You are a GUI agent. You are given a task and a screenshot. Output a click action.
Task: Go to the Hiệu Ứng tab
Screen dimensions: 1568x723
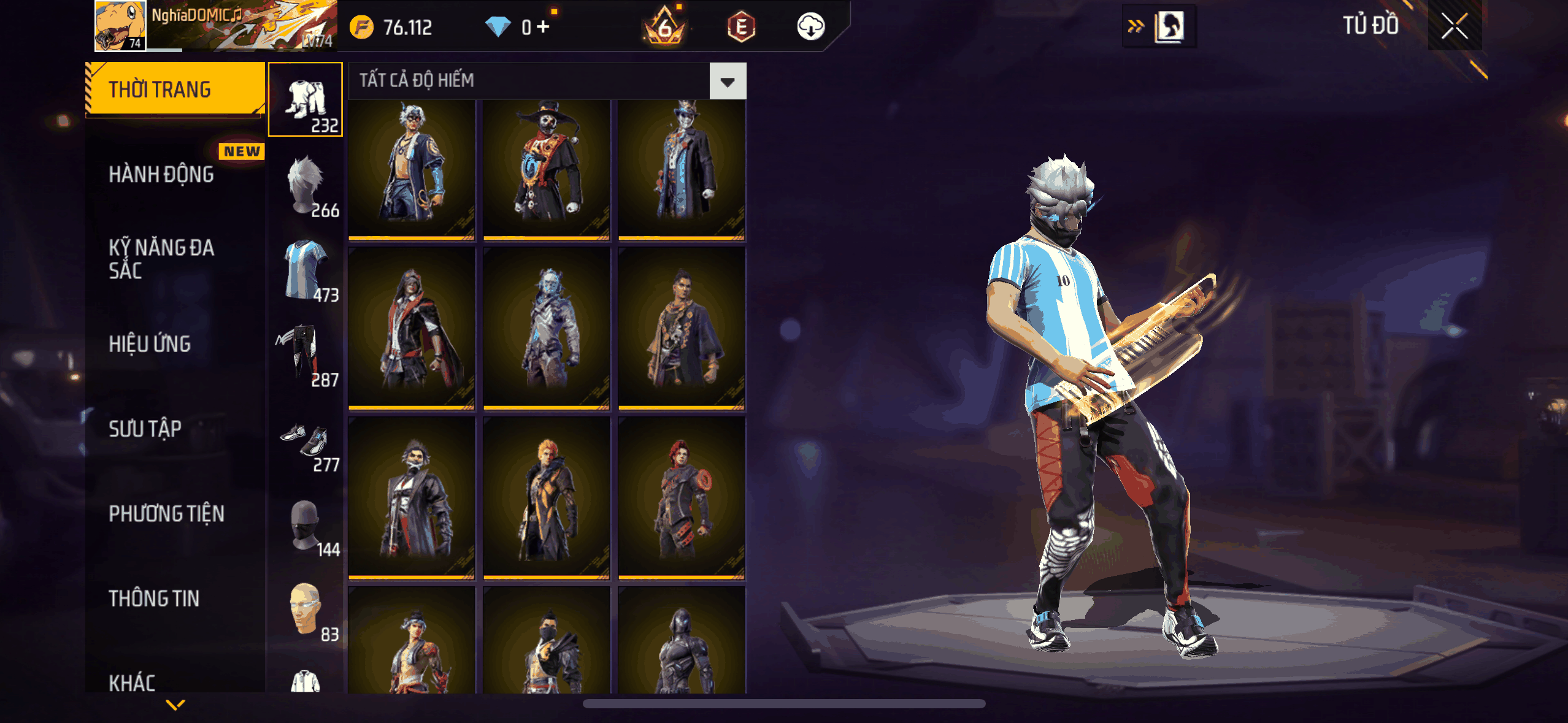[150, 344]
